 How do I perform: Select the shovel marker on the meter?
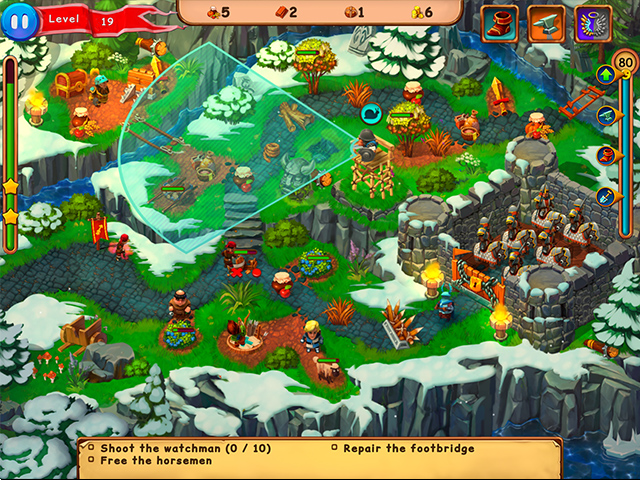point(605,196)
